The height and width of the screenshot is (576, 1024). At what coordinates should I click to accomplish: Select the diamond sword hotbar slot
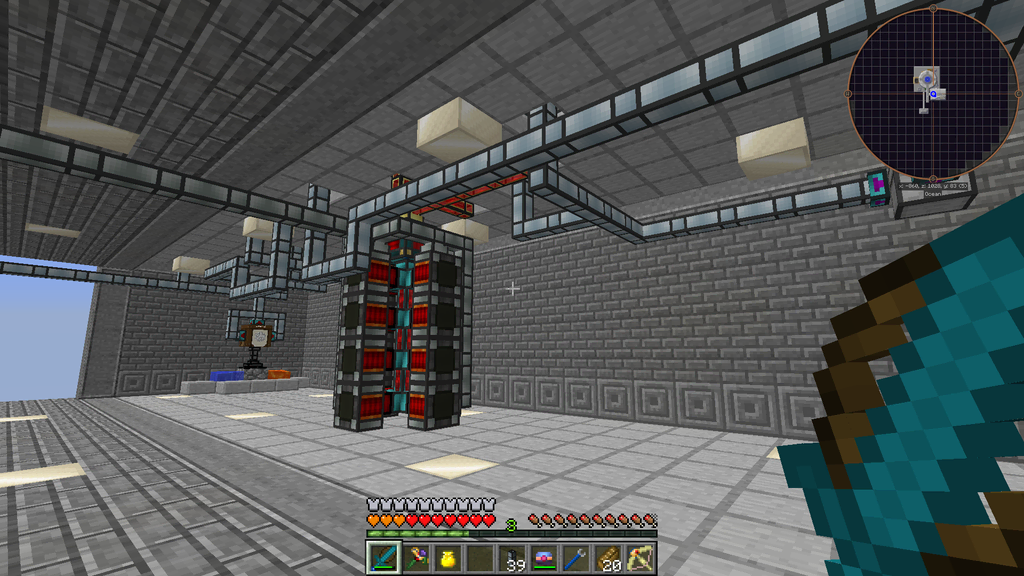pyautogui.click(x=383, y=558)
